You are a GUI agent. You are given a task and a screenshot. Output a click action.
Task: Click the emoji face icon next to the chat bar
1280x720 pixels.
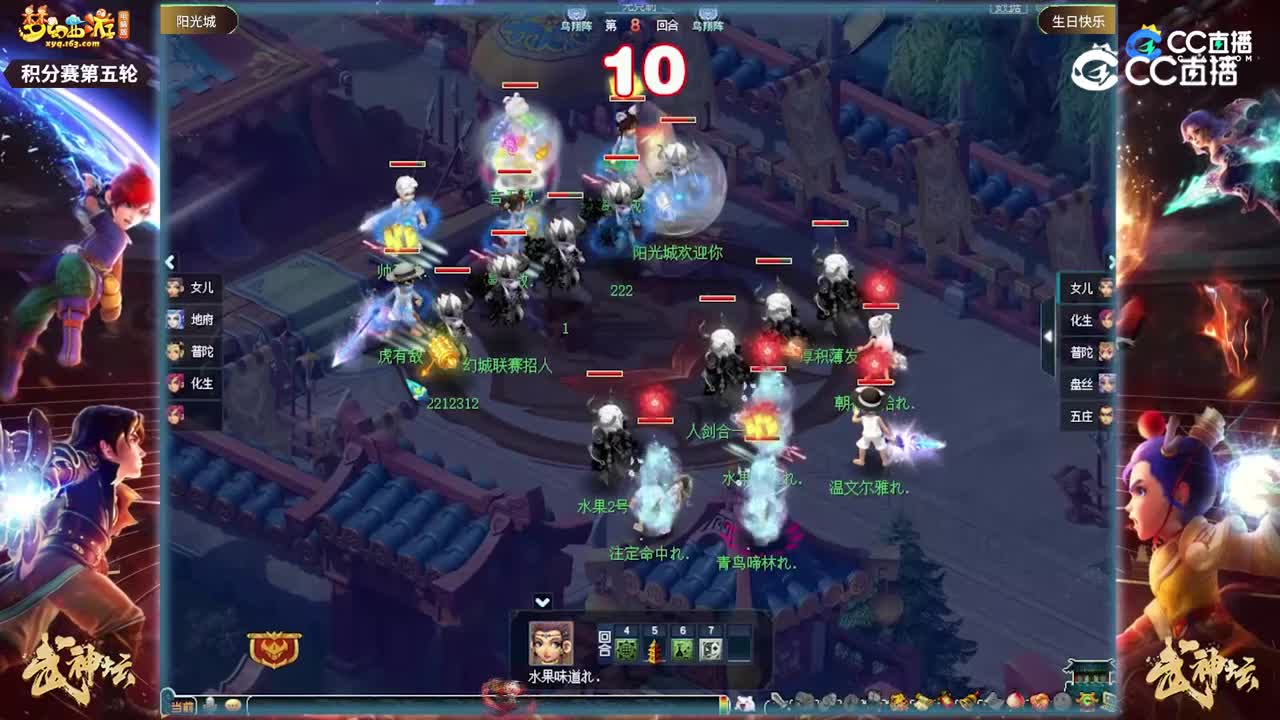tap(233, 703)
